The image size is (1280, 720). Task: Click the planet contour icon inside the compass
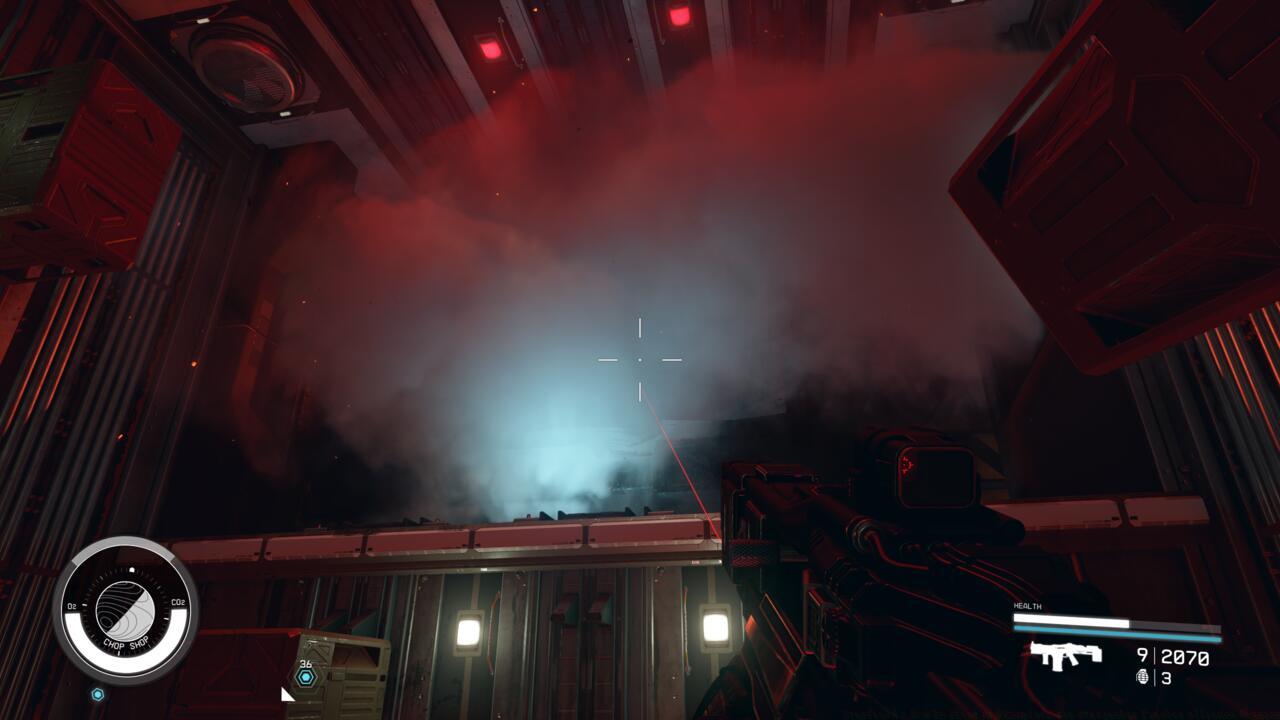pos(127,607)
